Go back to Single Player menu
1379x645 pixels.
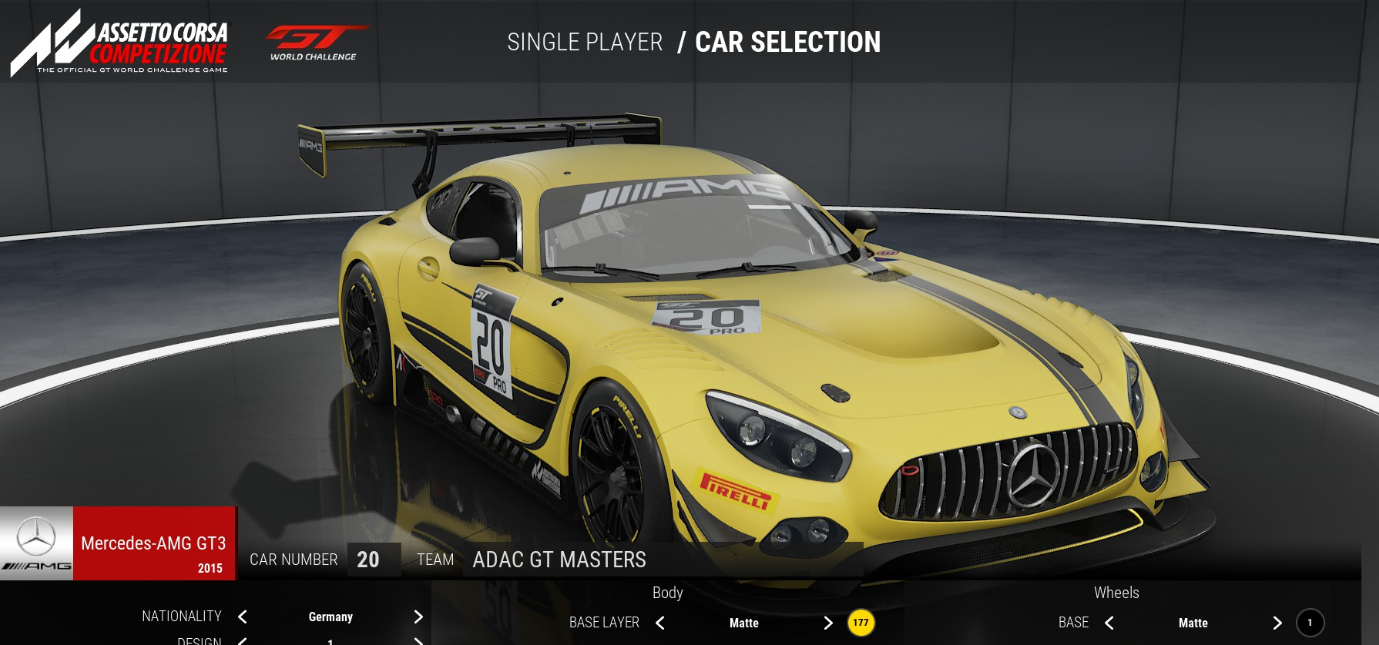pos(585,42)
